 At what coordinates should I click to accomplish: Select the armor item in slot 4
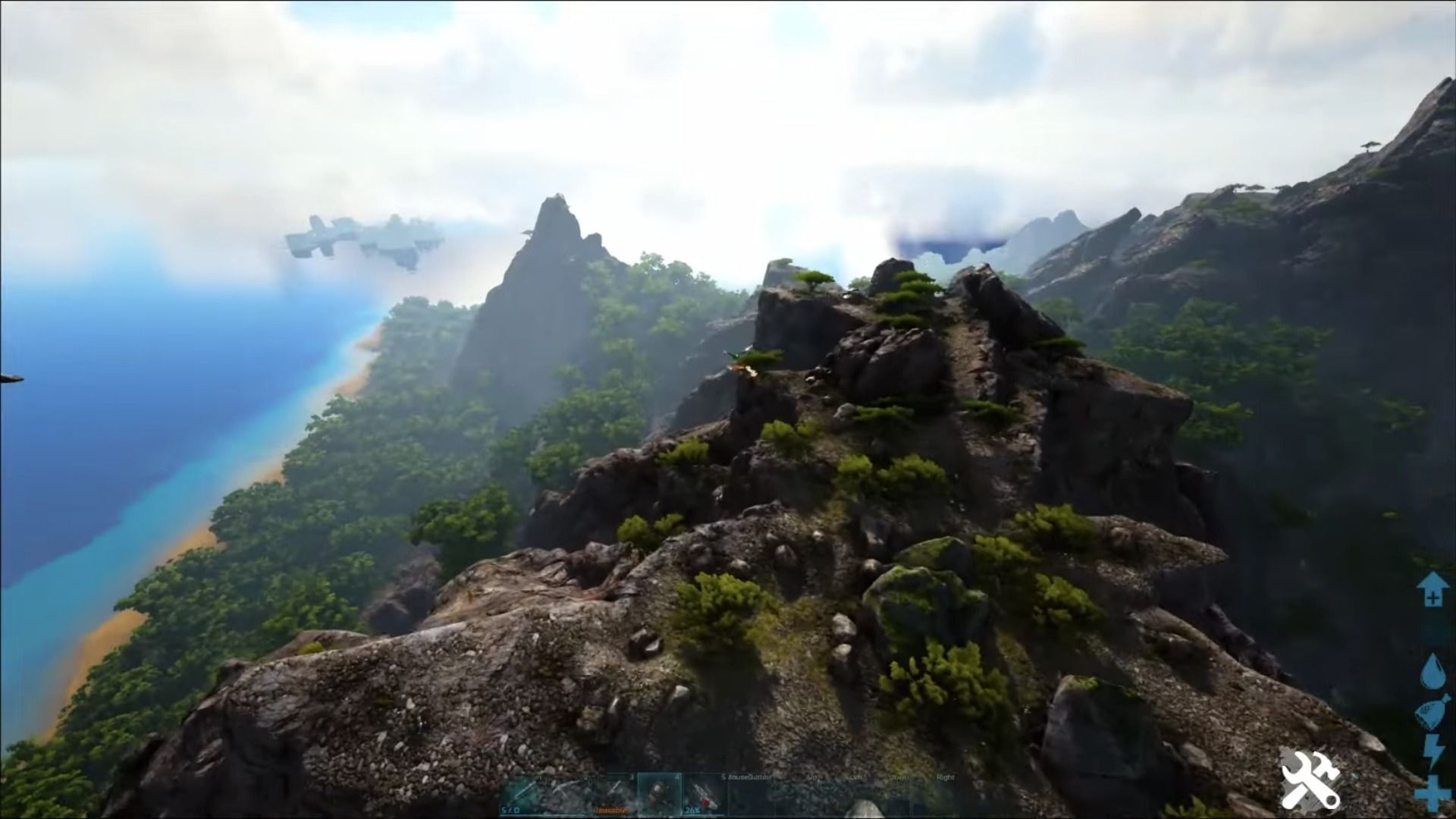point(661,793)
